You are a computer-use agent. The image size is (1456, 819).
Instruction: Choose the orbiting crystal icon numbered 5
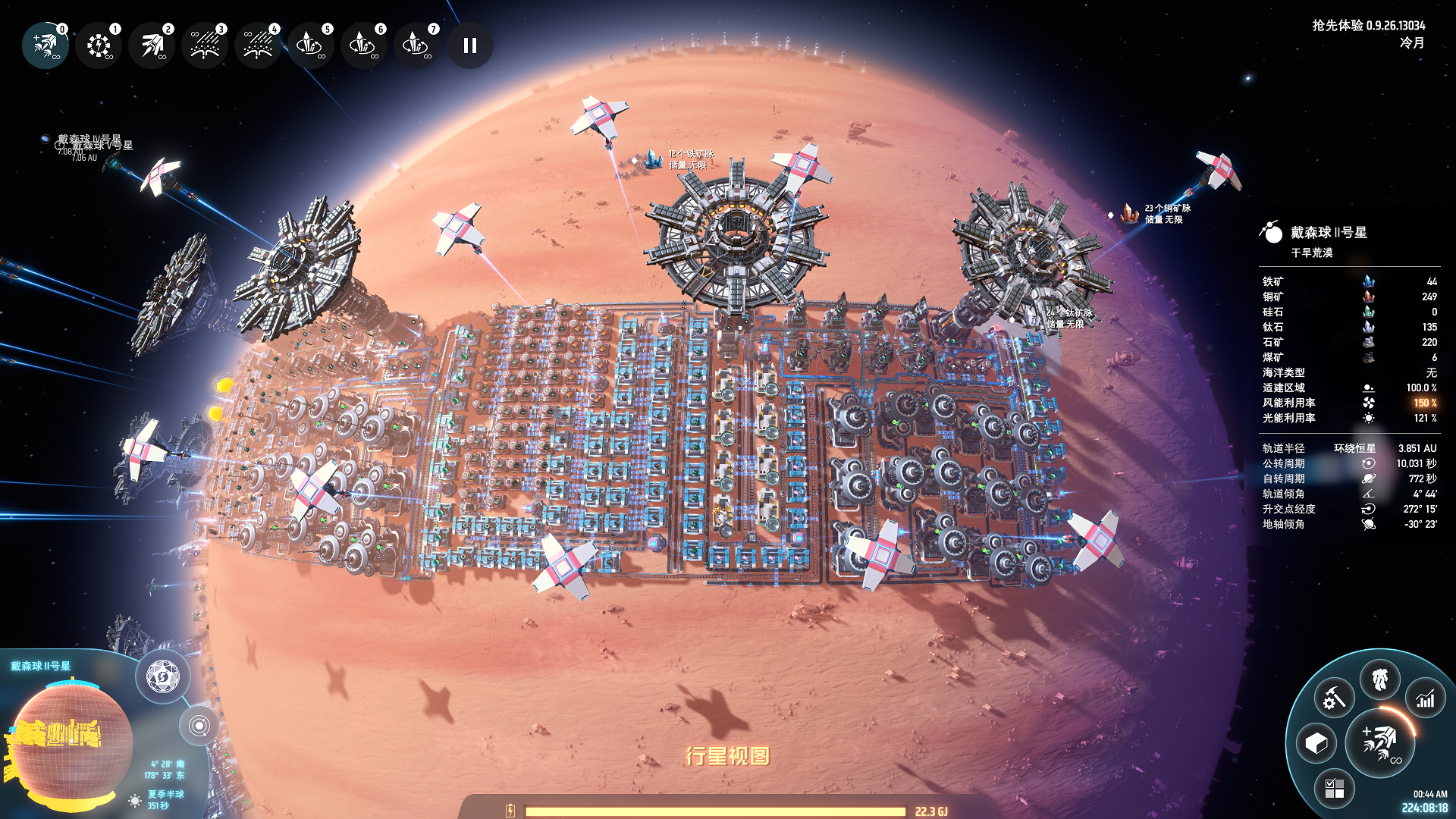(311, 45)
